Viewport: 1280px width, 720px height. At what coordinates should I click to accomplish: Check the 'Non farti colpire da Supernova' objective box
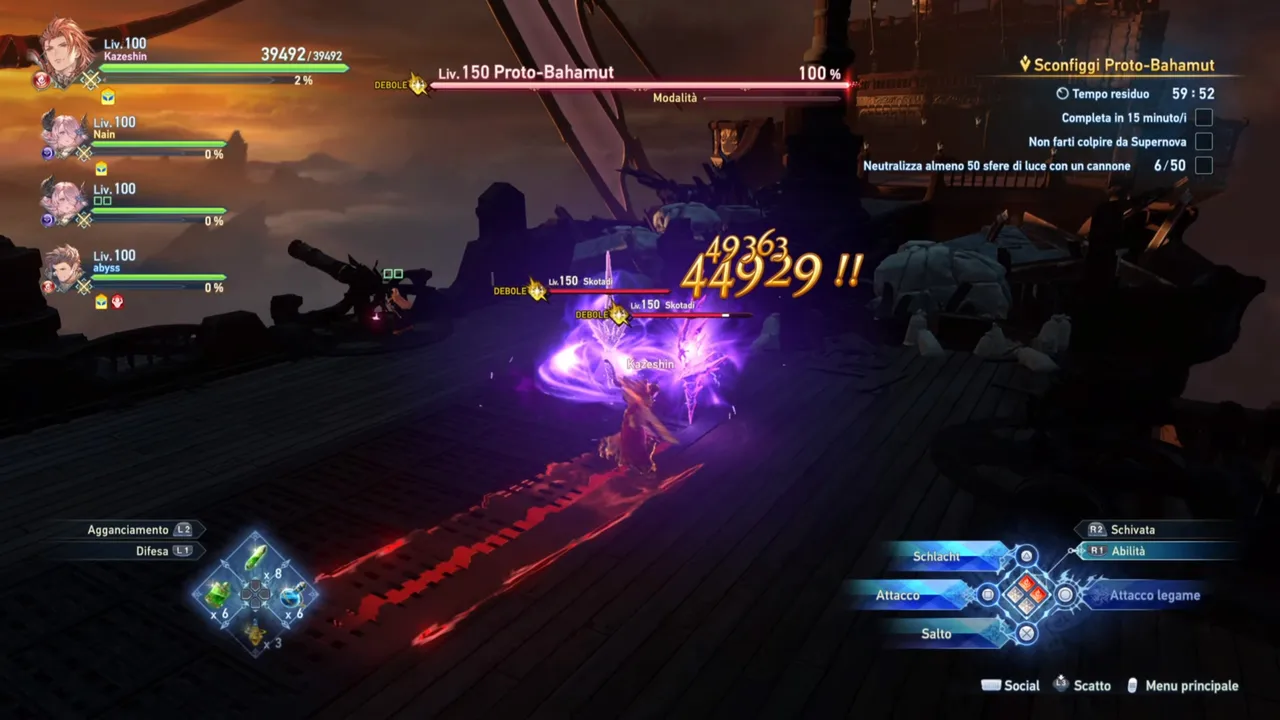tap(1204, 141)
